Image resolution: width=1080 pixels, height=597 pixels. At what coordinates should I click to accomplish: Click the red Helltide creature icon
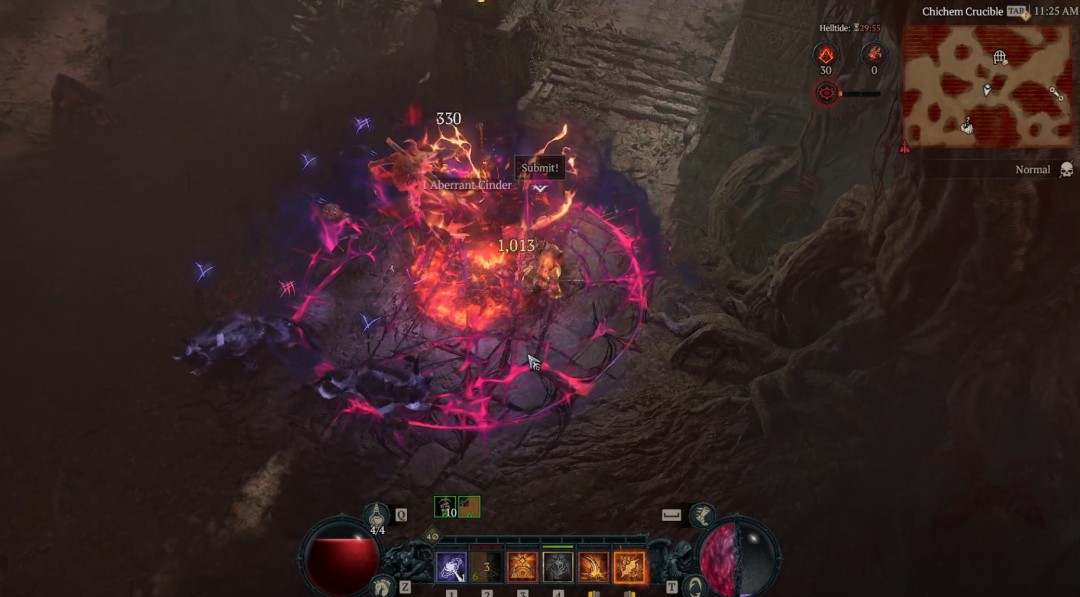(874, 55)
